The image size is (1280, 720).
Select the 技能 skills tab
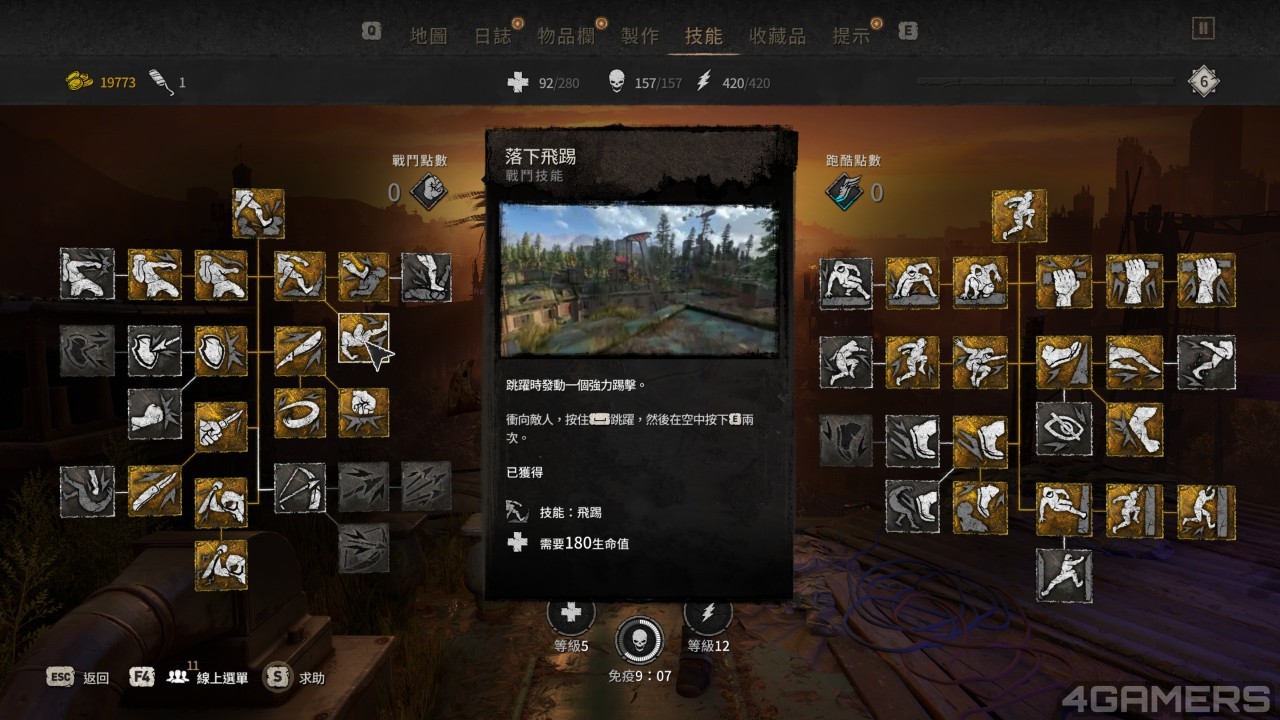tap(703, 36)
